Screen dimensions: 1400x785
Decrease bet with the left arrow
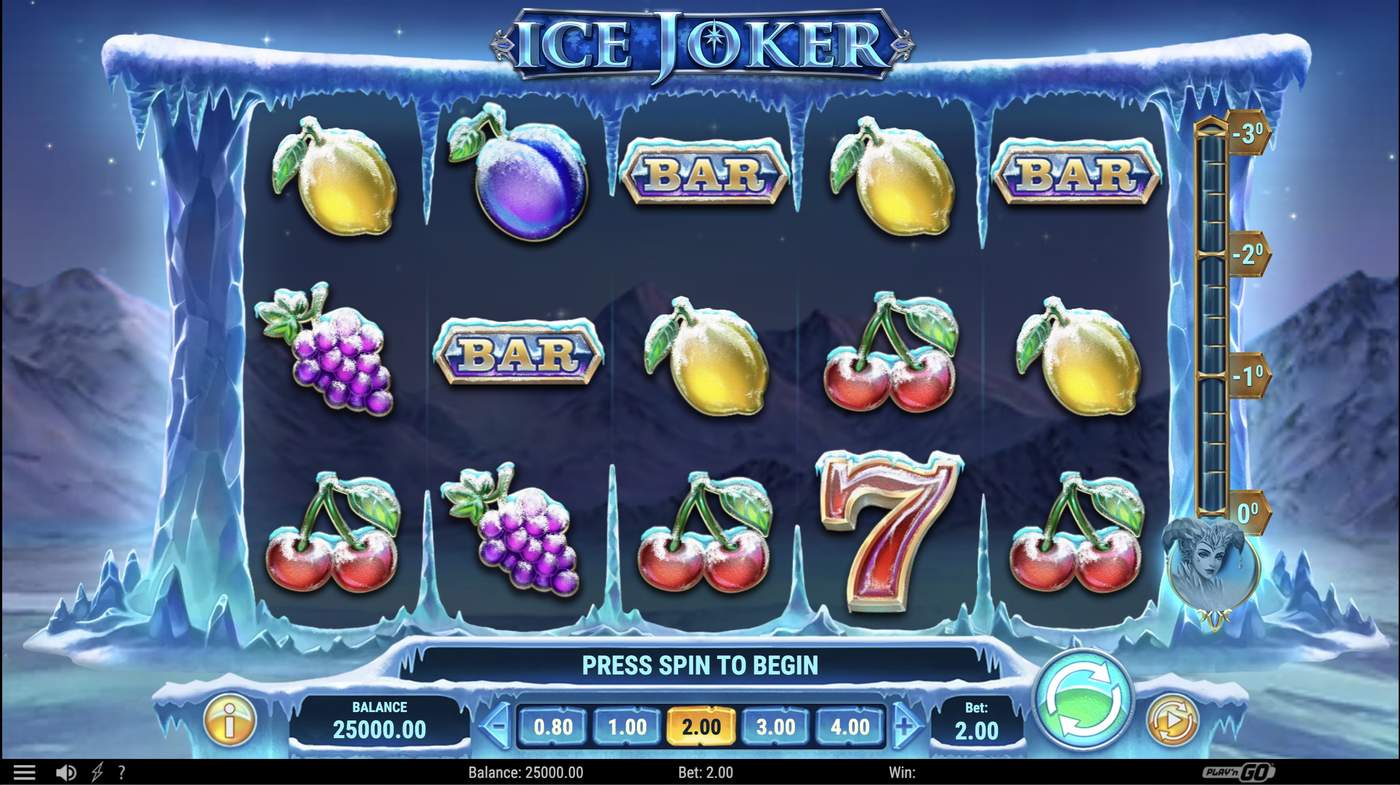click(x=494, y=726)
